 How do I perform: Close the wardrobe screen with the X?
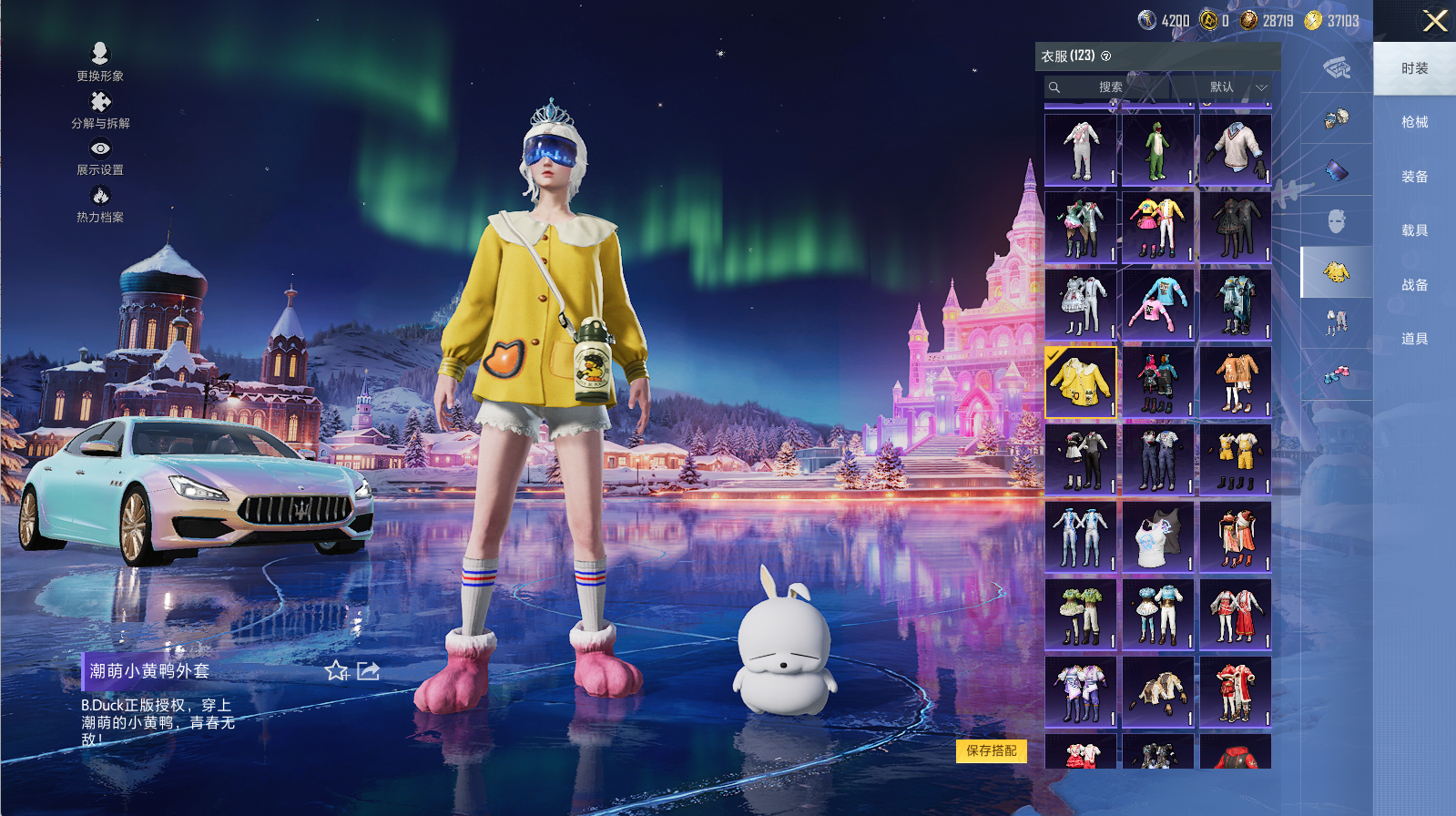[1435, 21]
